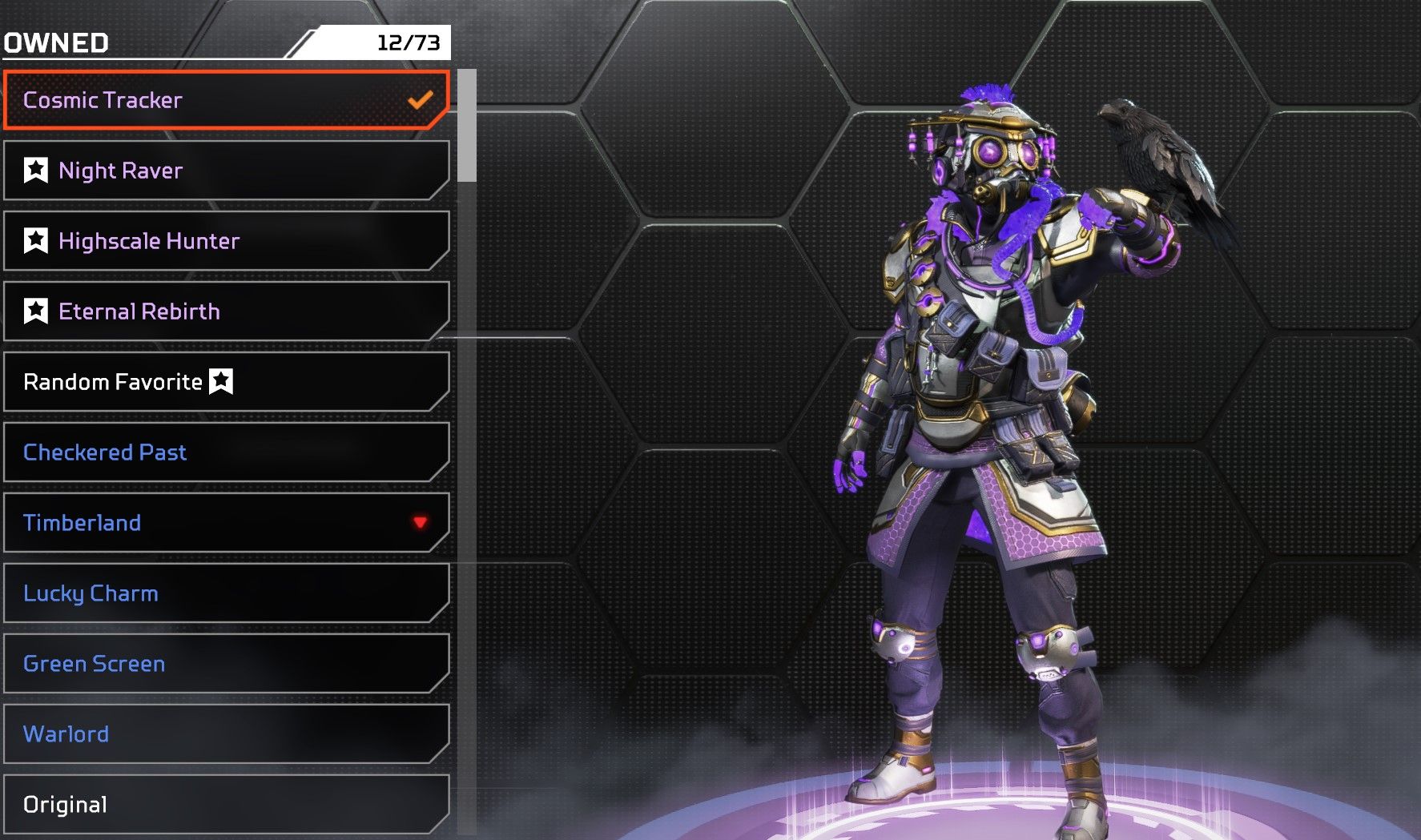Select the Warlord skin
This screenshot has height=840, width=1421.
(226, 734)
